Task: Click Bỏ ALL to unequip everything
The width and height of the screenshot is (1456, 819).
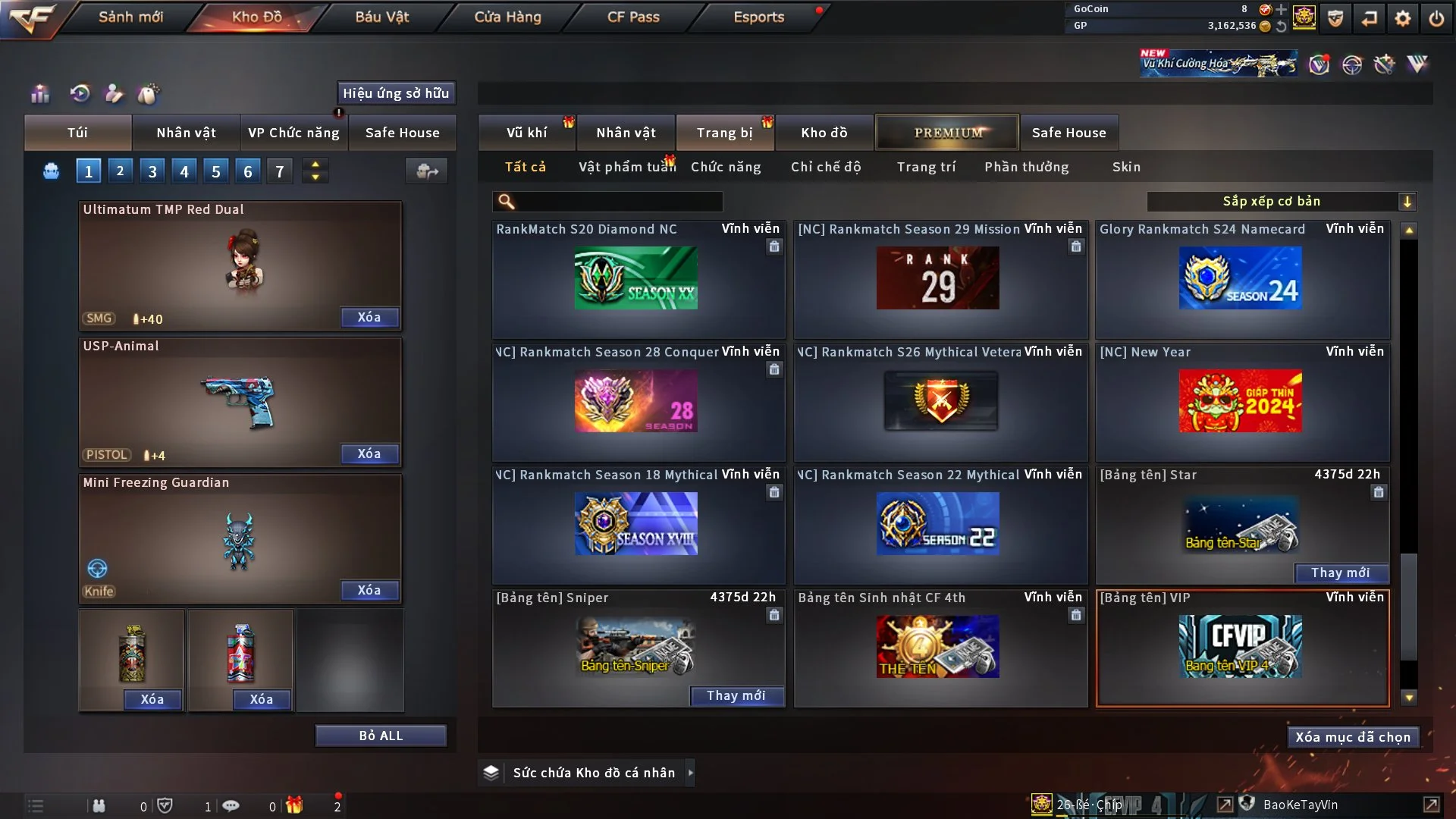Action: pyautogui.click(x=381, y=736)
